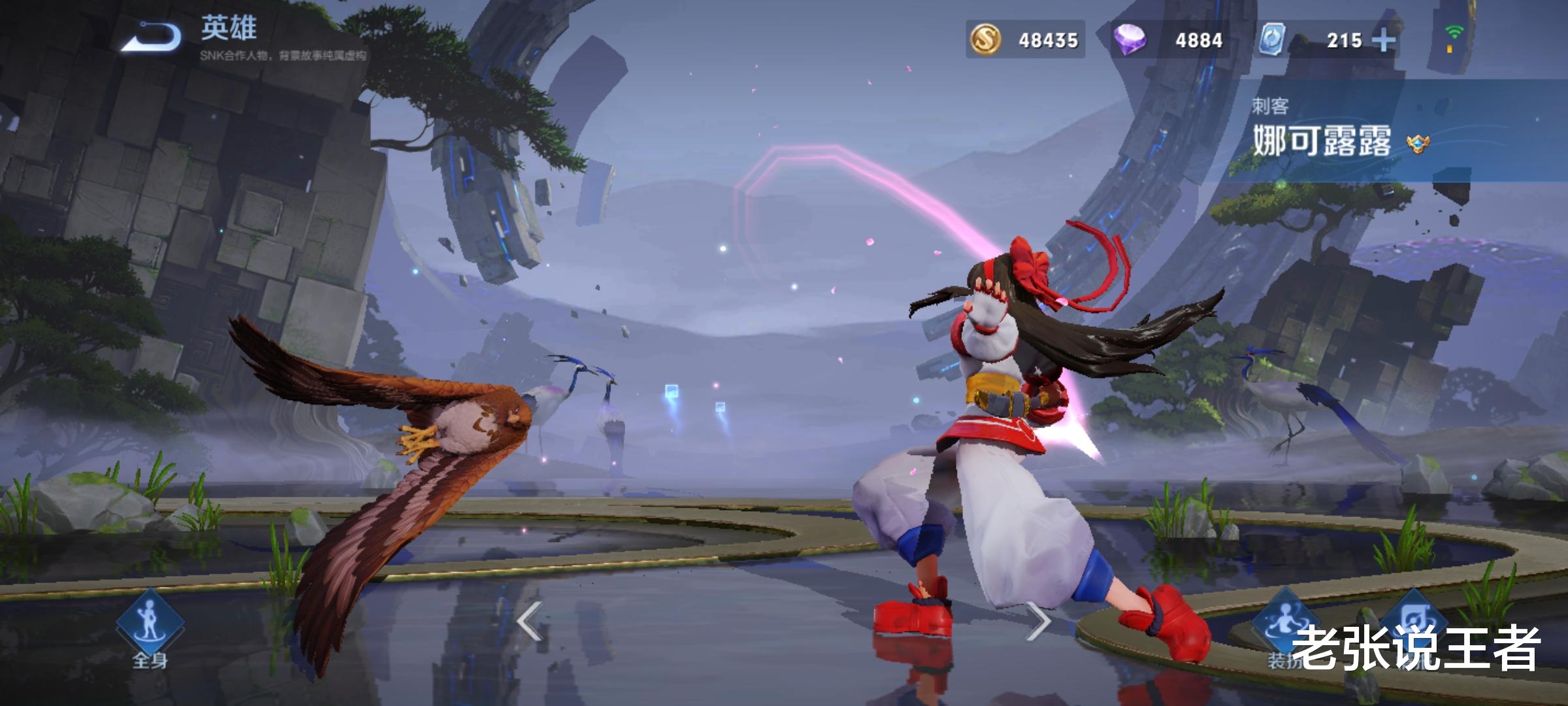This screenshot has height=706, width=1568.
Task: Show the previous hero with the left arrow
Action: pos(529,621)
